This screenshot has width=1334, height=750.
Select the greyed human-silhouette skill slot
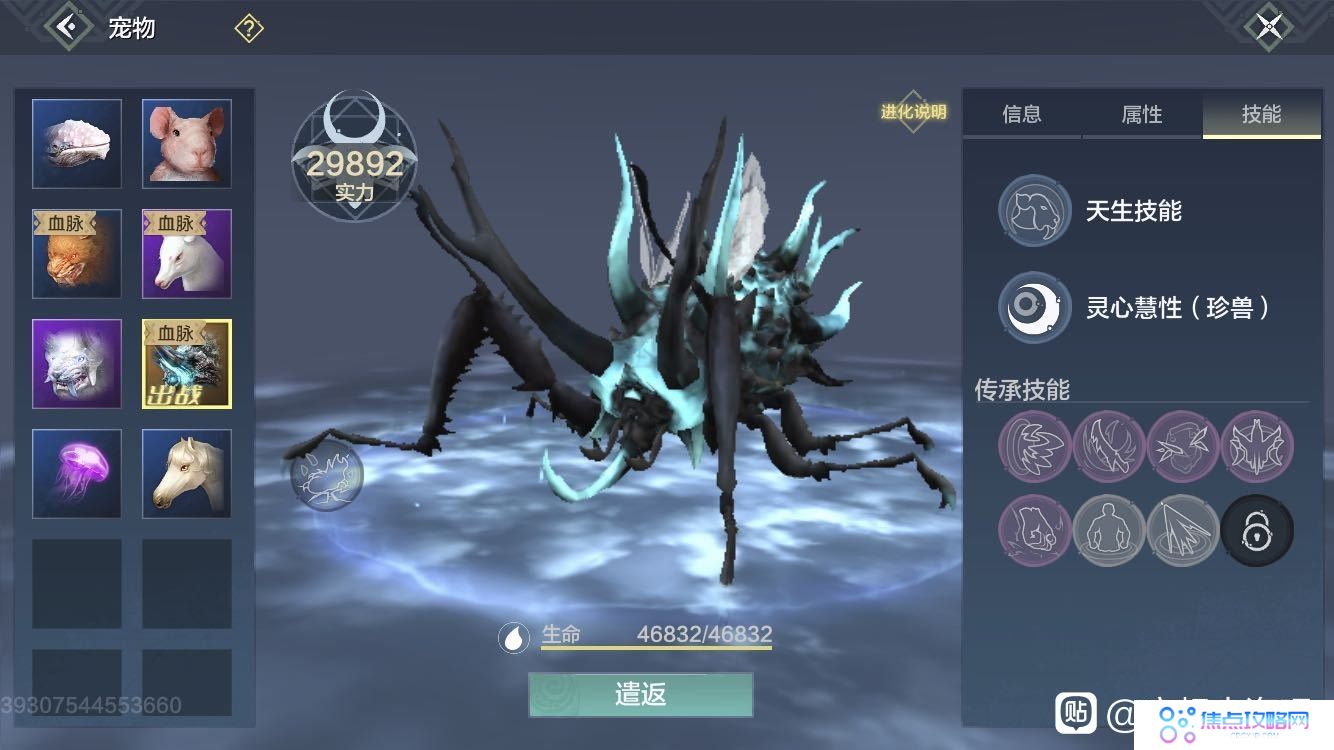click(x=1109, y=531)
